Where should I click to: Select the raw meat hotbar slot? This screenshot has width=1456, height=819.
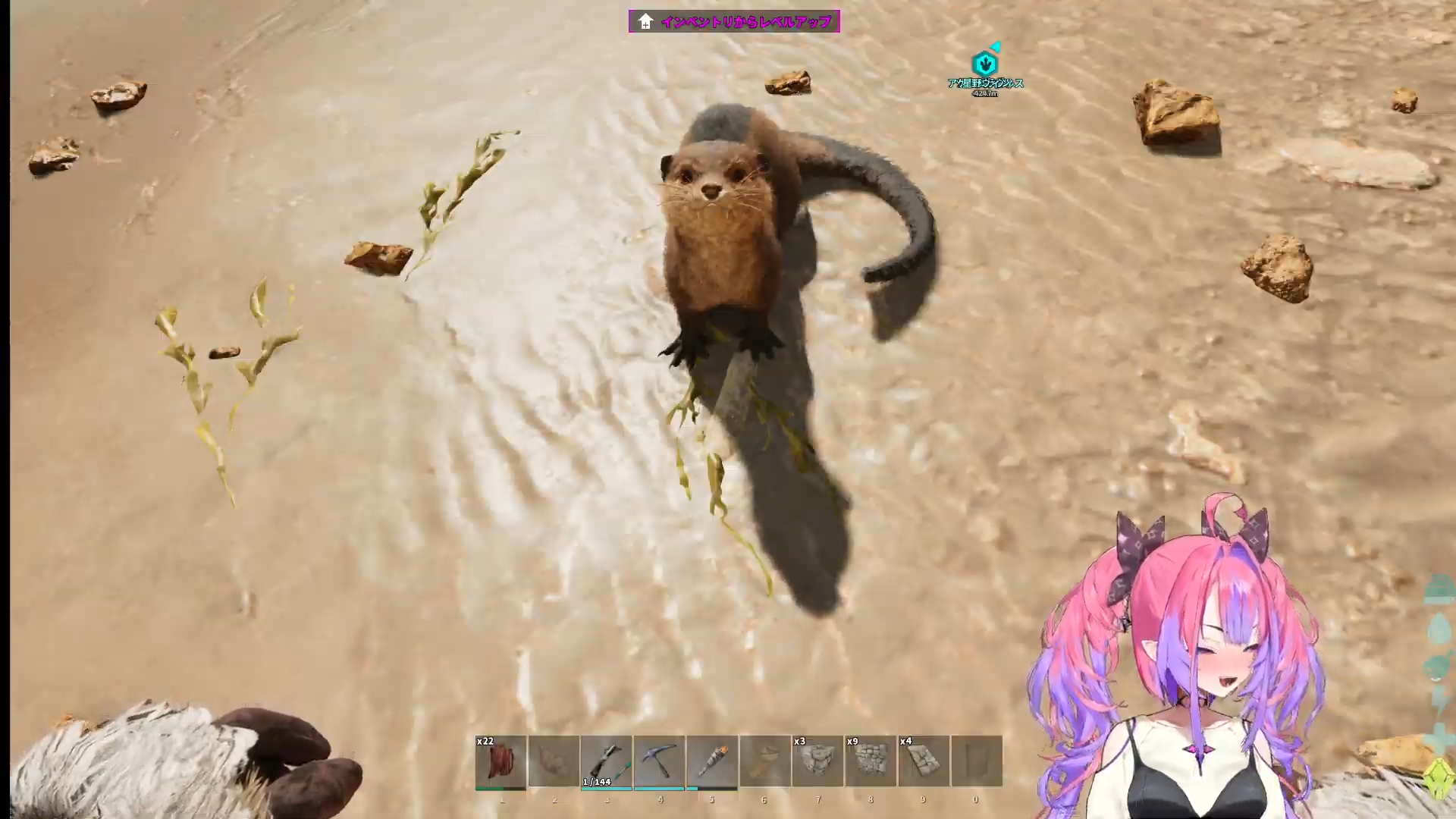(500, 761)
